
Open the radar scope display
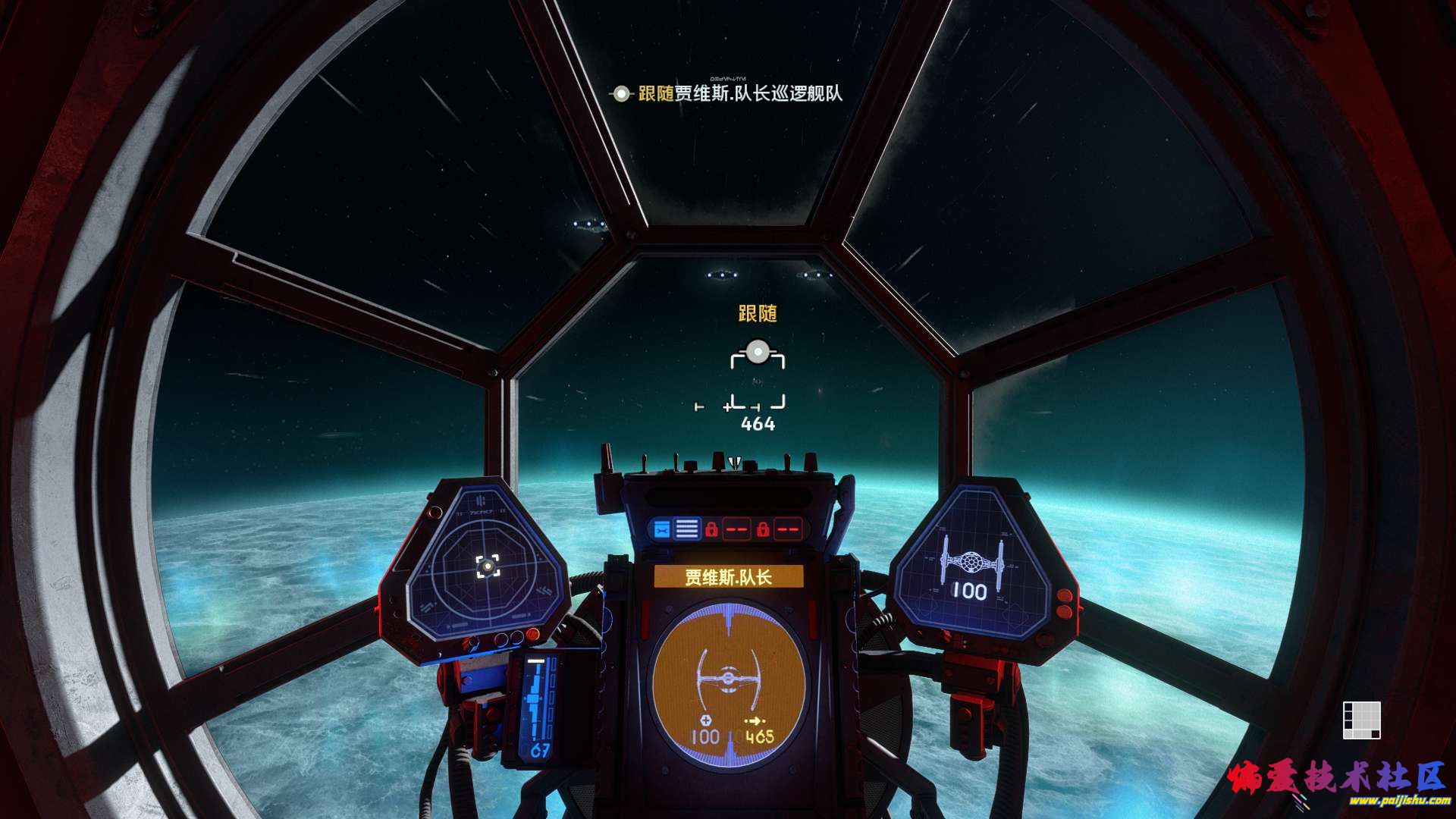click(488, 565)
